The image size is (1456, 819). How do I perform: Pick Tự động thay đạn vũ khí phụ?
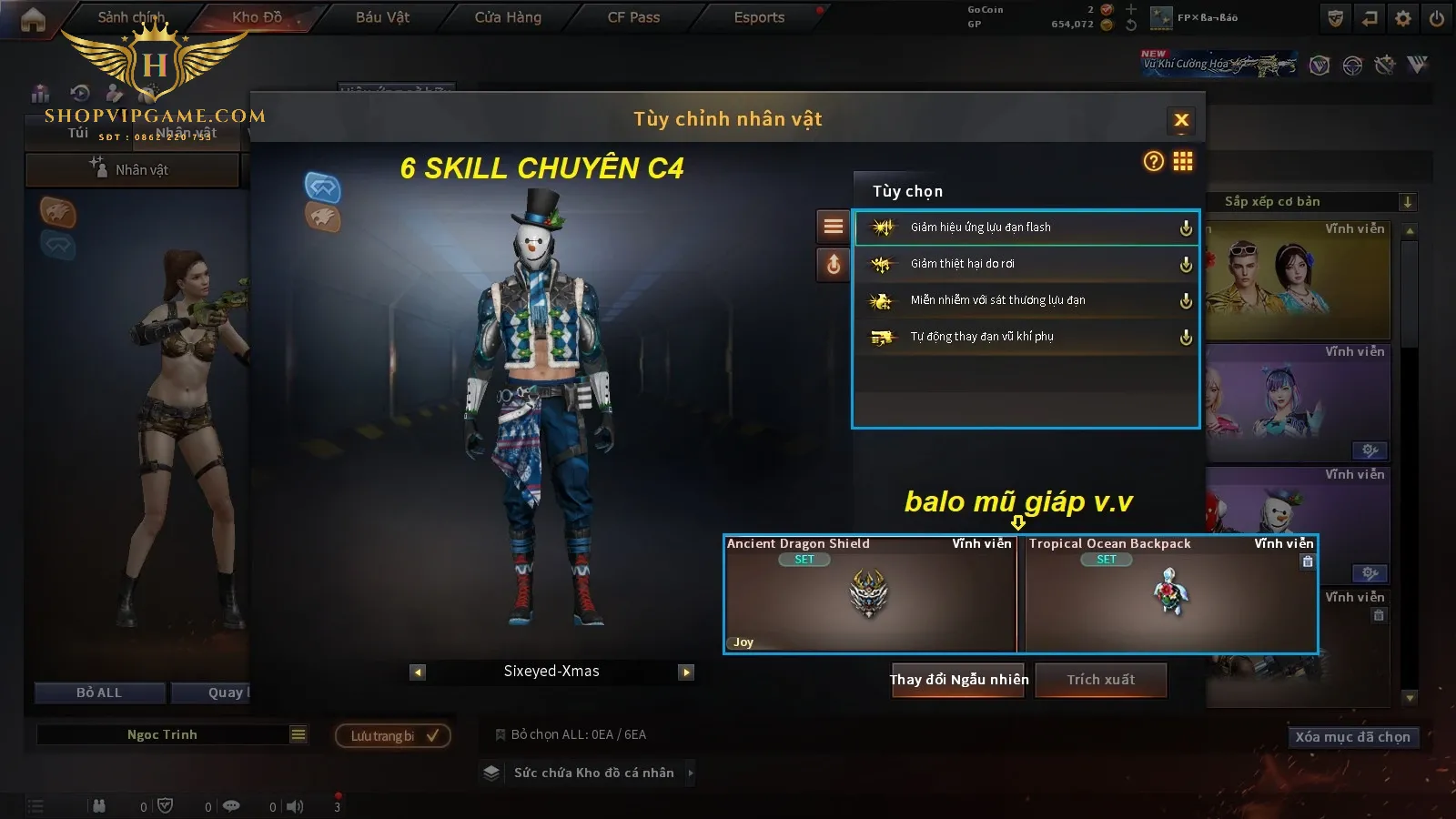click(x=1026, y=337)
